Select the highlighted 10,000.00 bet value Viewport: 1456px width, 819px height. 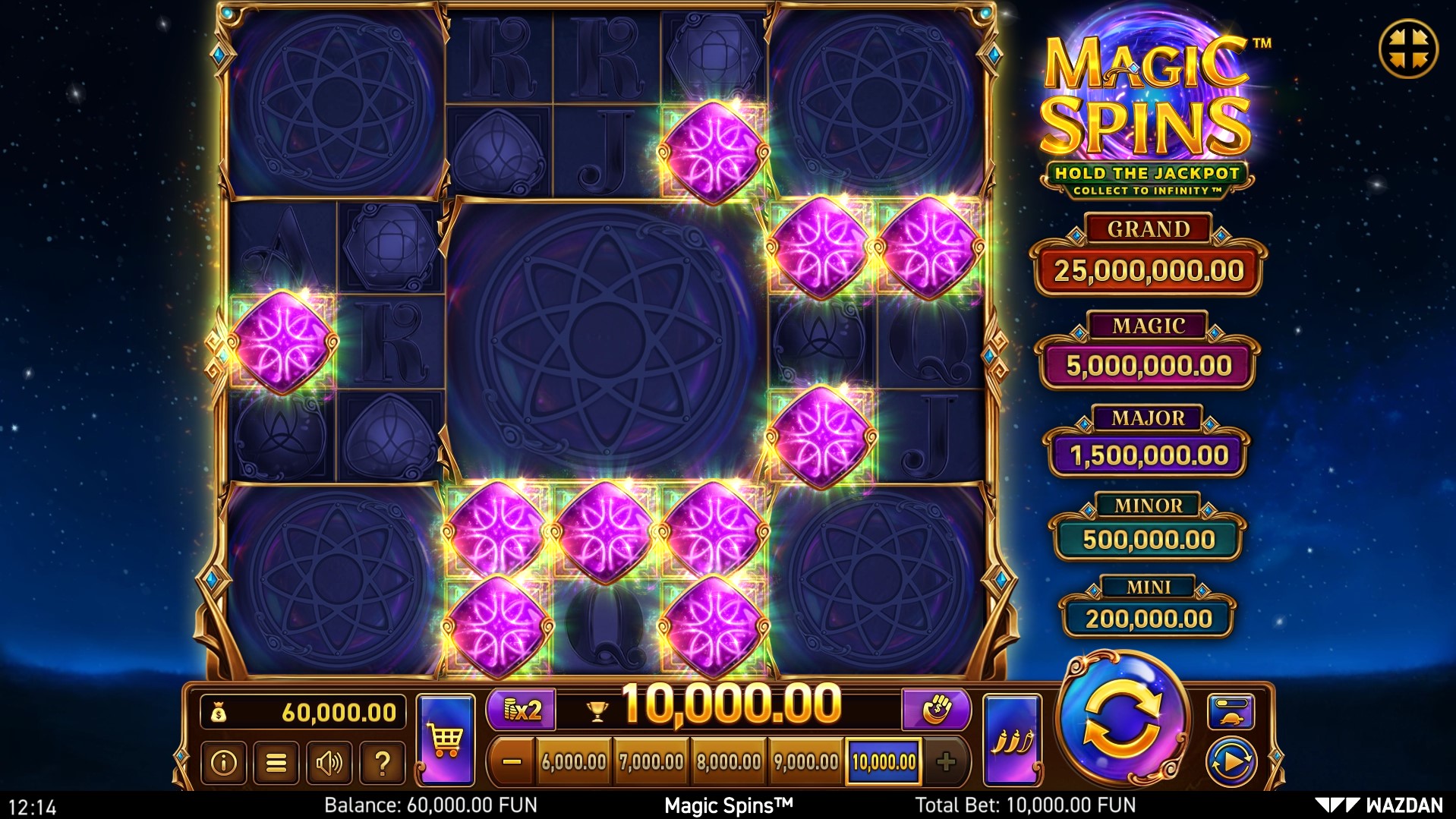pos(884,761)
